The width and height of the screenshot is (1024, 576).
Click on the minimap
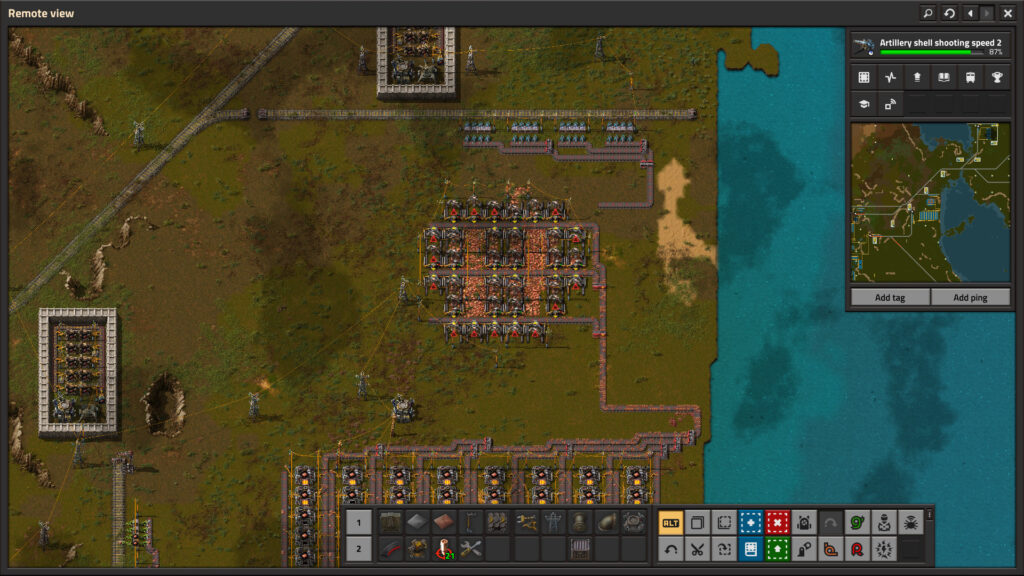(930, 203)
